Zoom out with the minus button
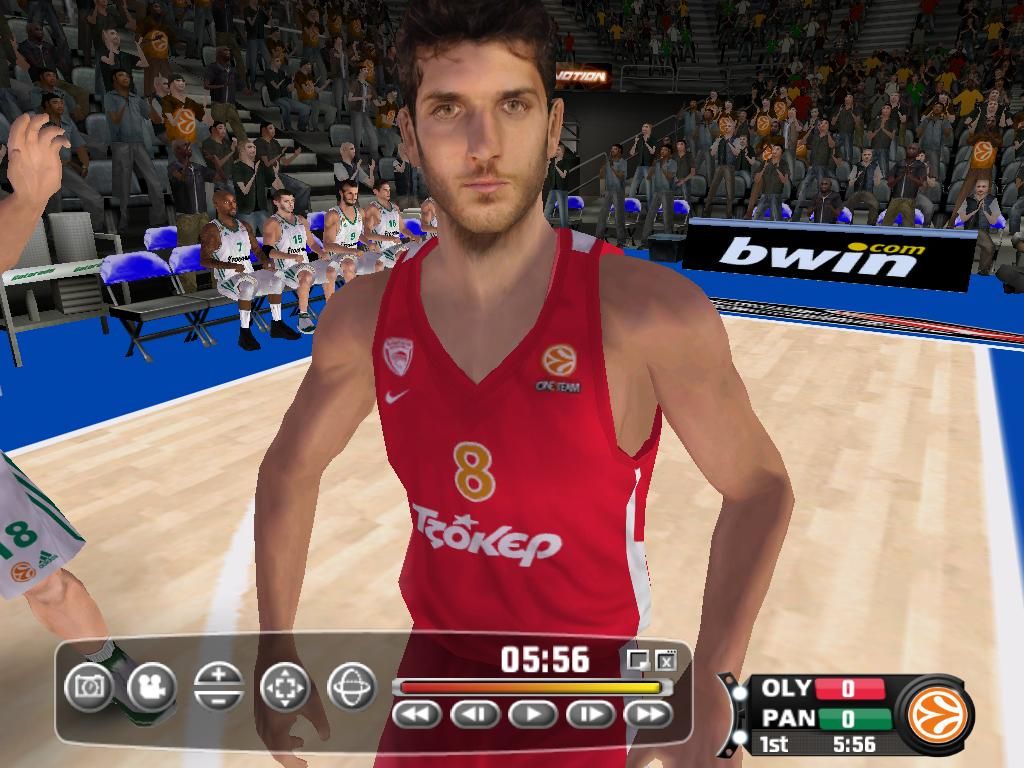The width and height of the screenshot is (1024, 768). tap(219, 698)
